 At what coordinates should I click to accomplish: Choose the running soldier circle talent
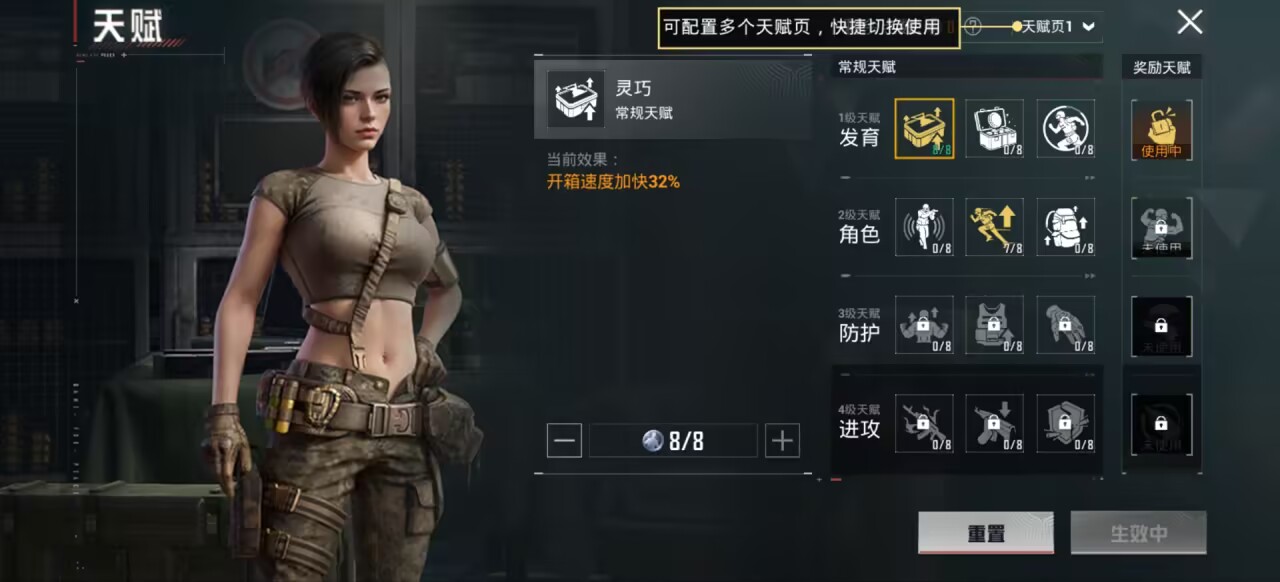pos(1065,128)
